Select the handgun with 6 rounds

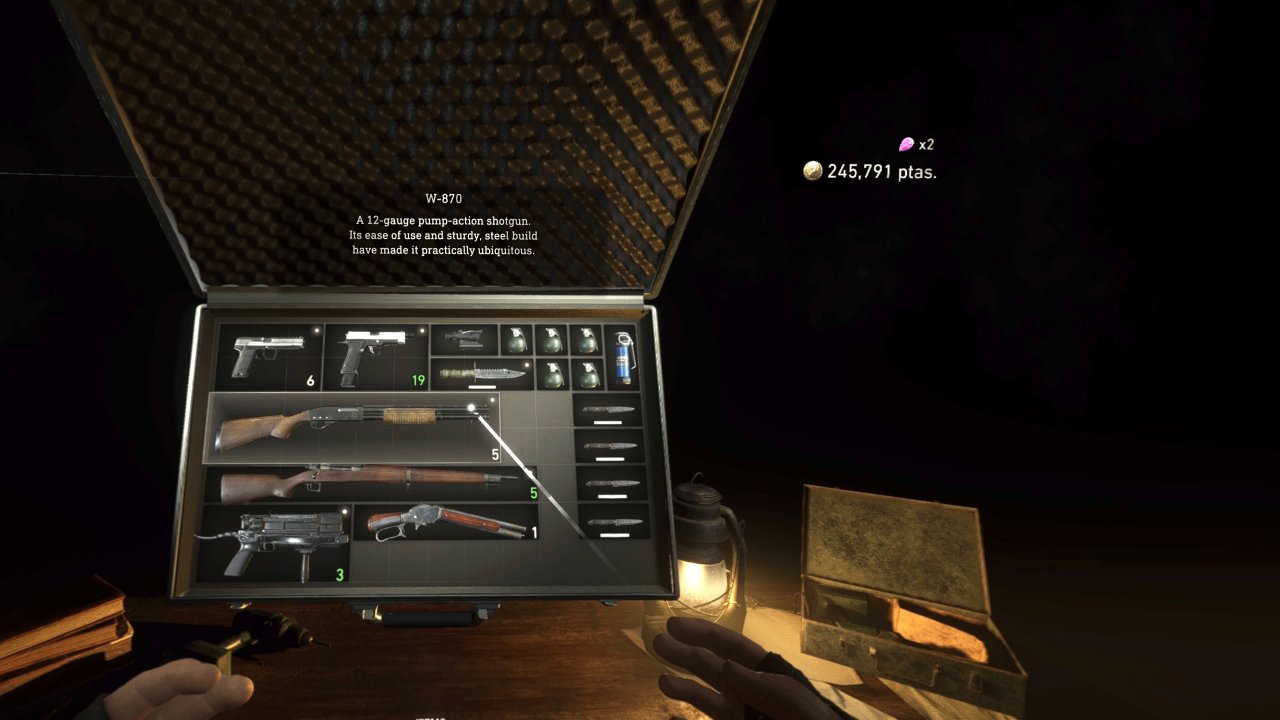pos(266,357)
